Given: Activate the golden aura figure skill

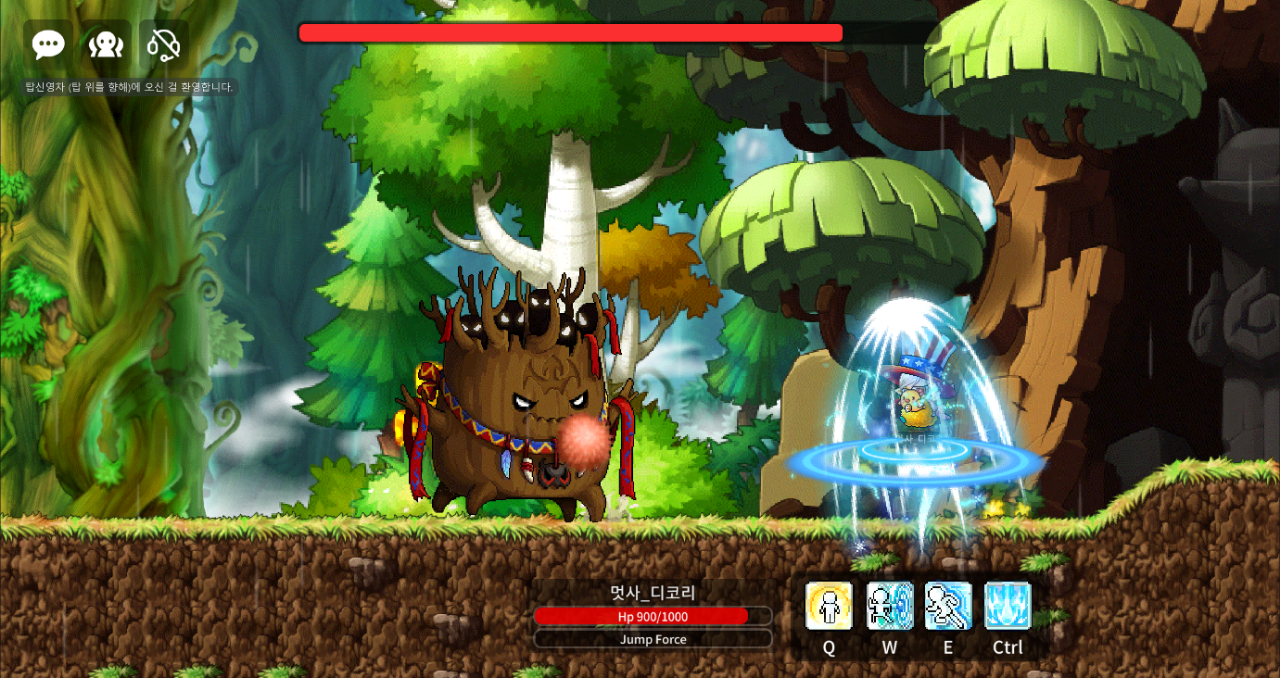Looking at the screenshot, I should pos(829,606).
